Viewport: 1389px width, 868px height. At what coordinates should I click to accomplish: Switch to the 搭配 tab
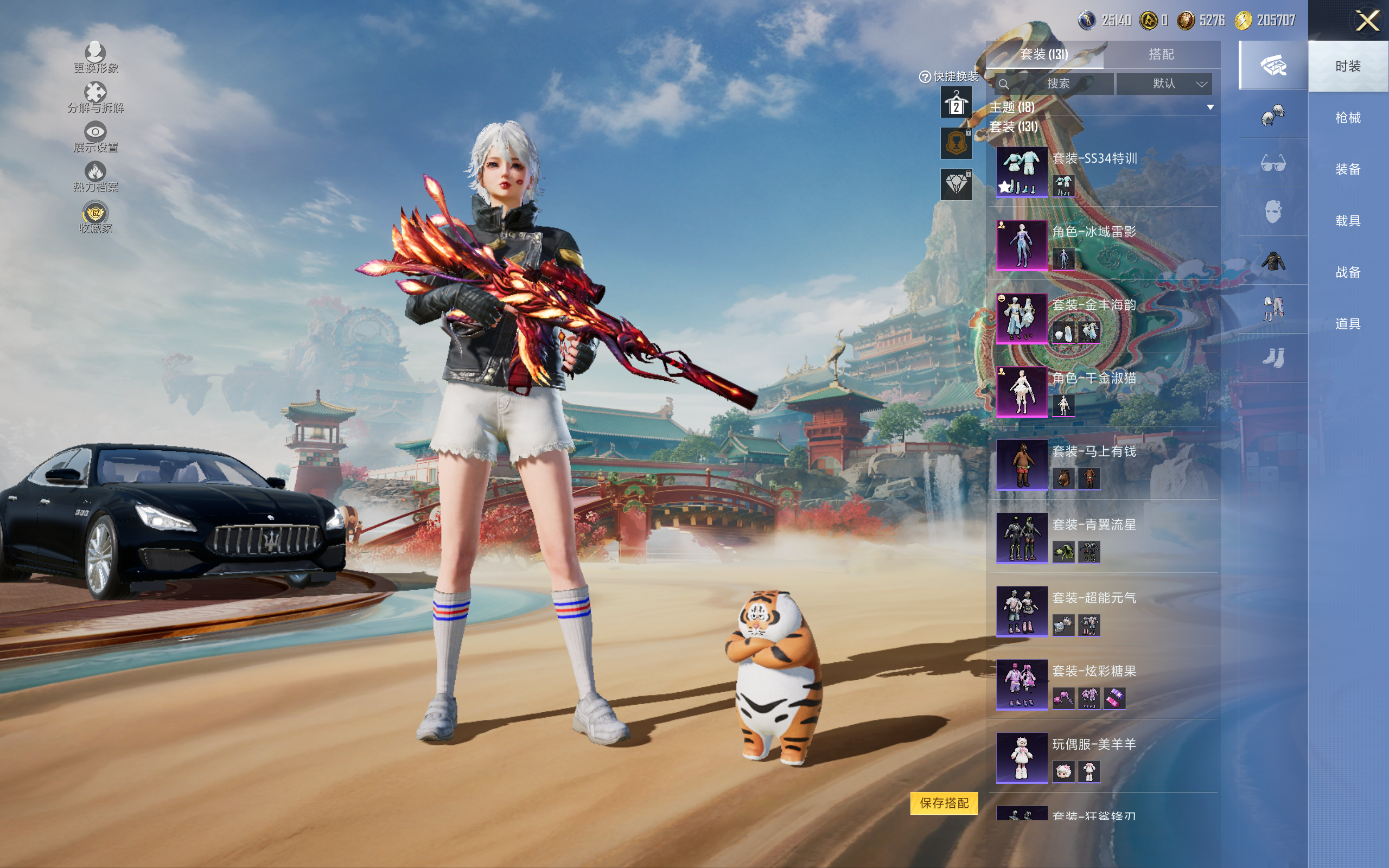click(1161, 55)
